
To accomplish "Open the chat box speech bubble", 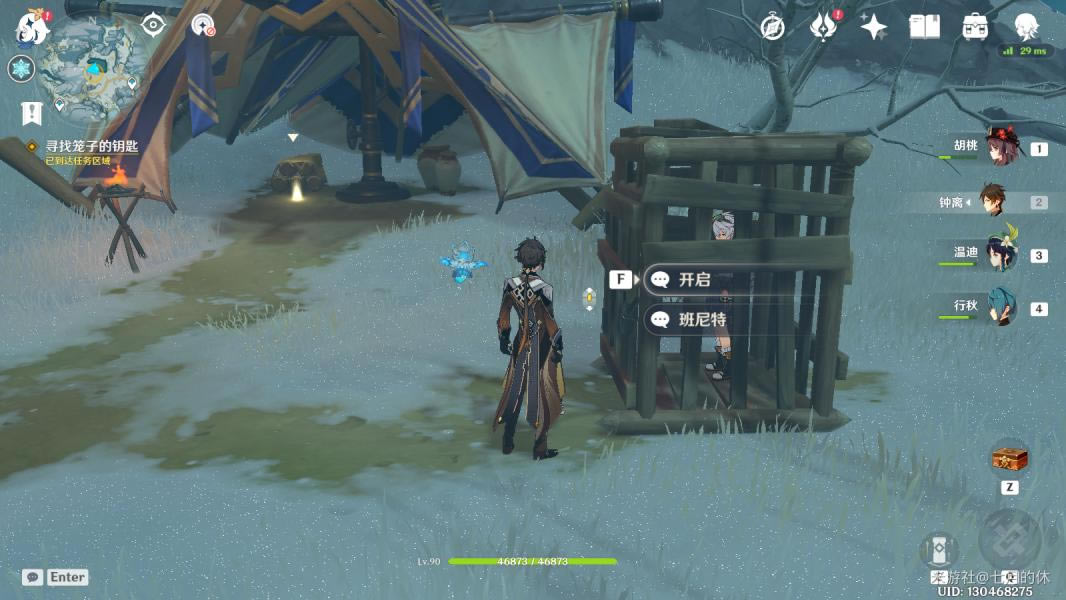I will [x=33, y=577].
